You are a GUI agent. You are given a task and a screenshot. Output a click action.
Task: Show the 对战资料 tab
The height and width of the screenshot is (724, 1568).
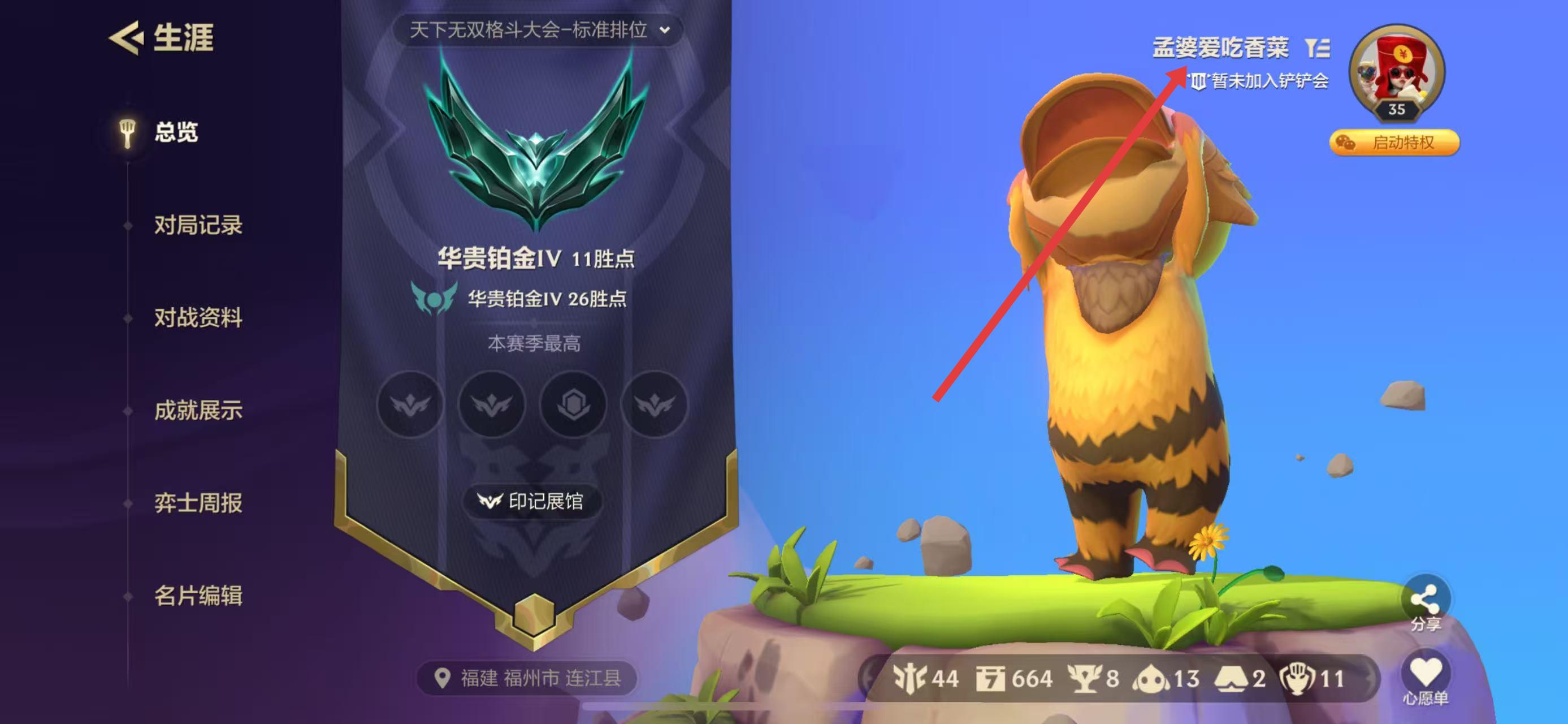click(x=198, y=318)
